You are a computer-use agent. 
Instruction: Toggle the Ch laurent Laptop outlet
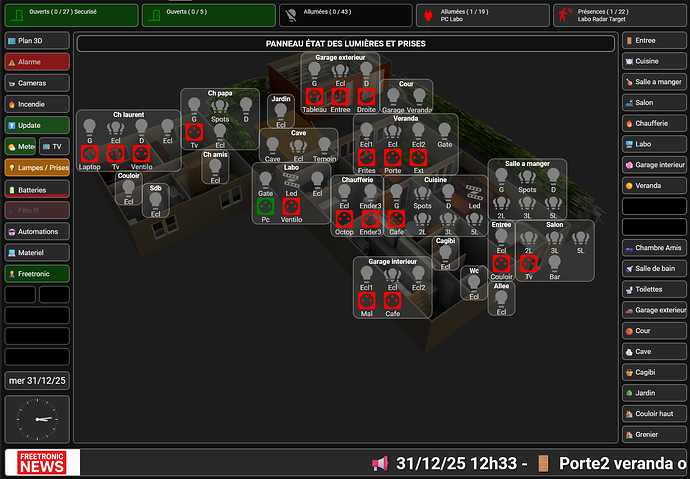pyautogui.click(x=89, y=154)
